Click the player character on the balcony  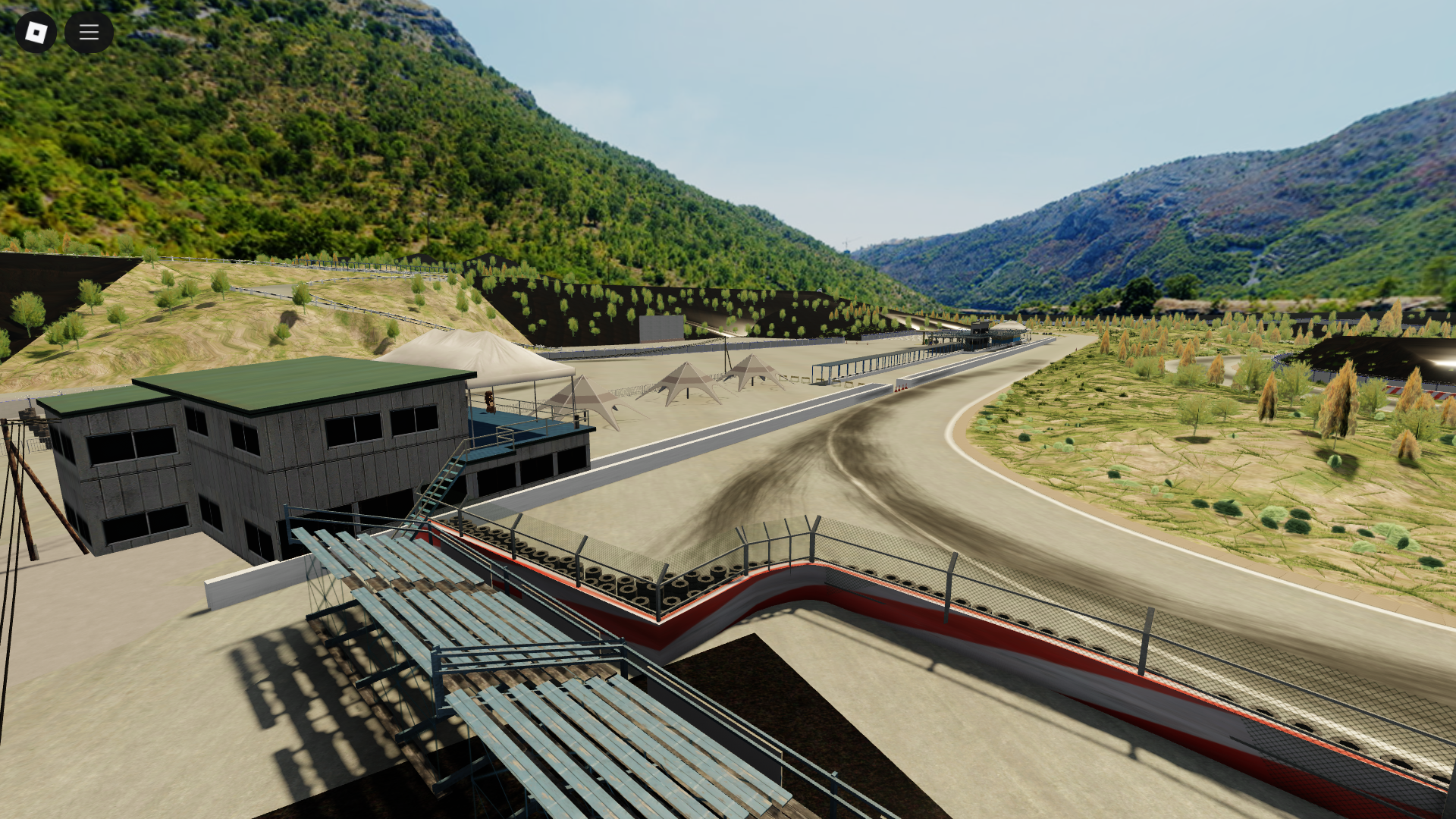click(490, 402)
